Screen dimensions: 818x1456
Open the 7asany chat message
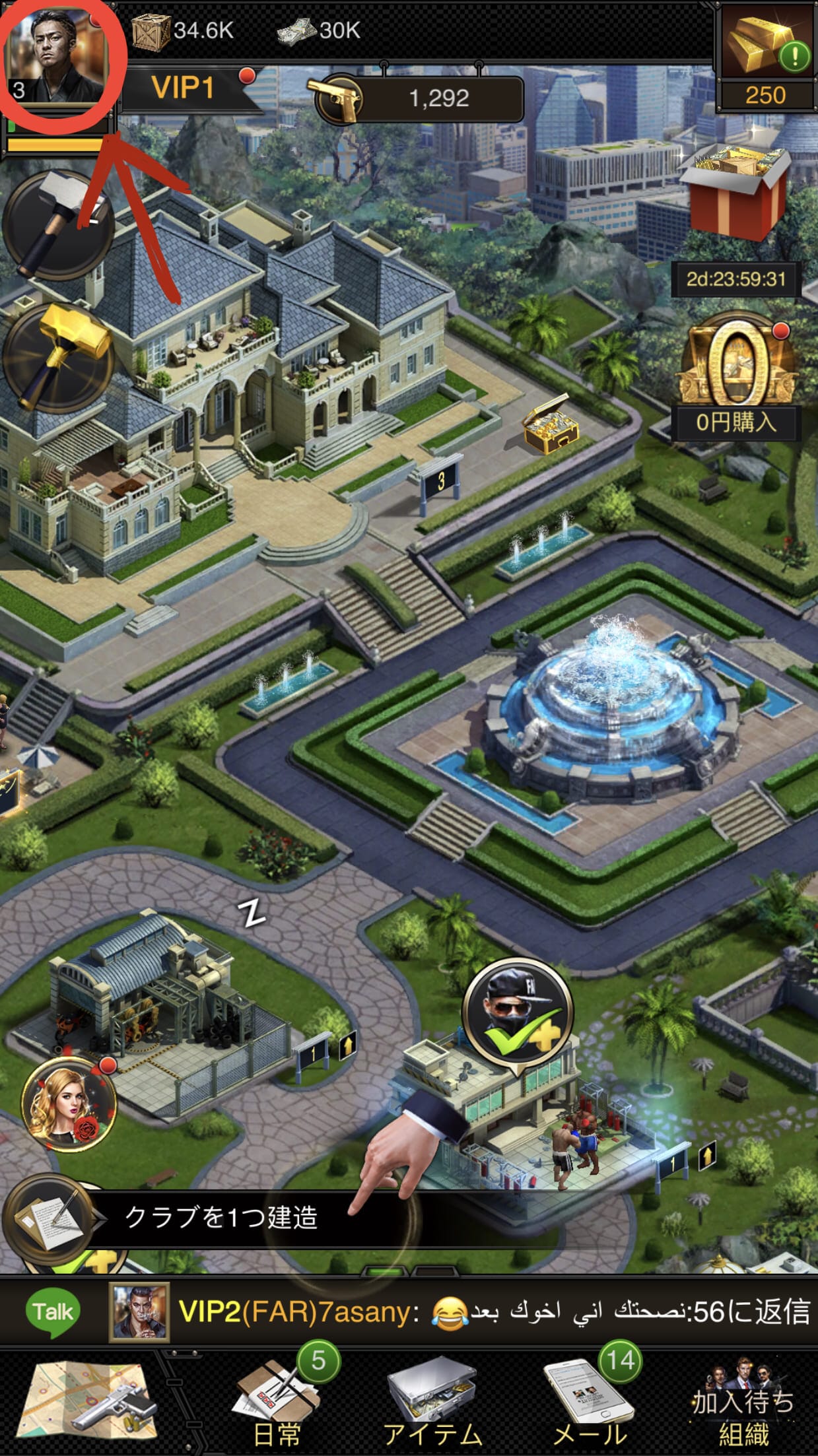pyautogui.click(x=462, y=1312)
